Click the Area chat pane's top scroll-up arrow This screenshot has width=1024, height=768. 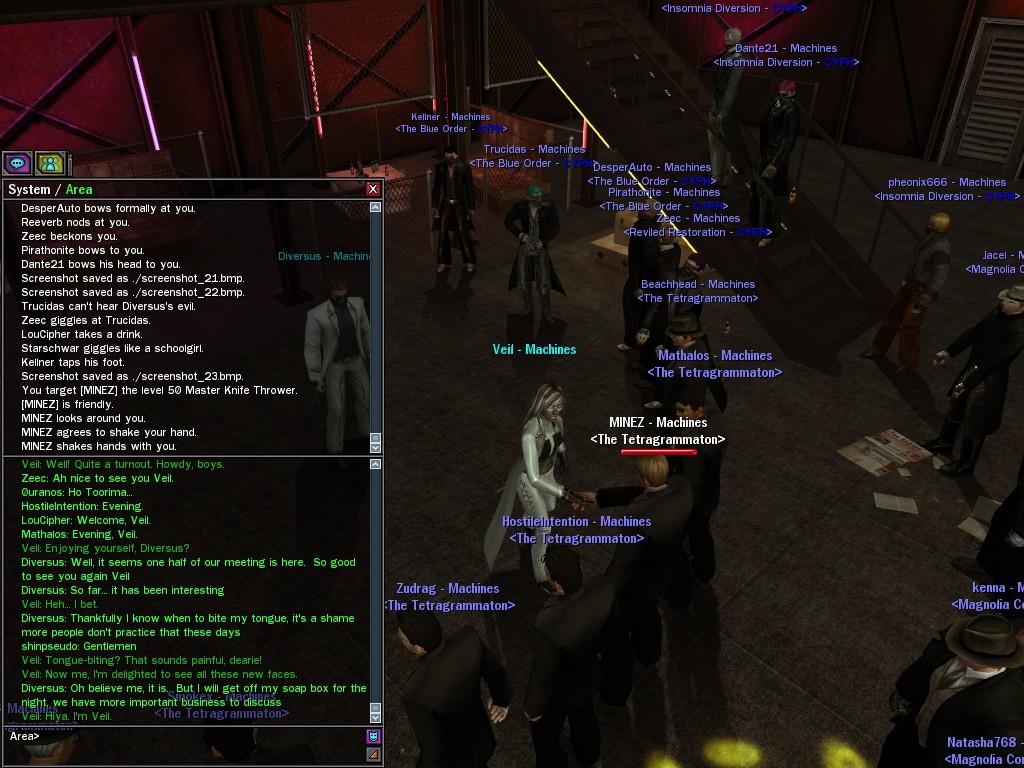376,464
